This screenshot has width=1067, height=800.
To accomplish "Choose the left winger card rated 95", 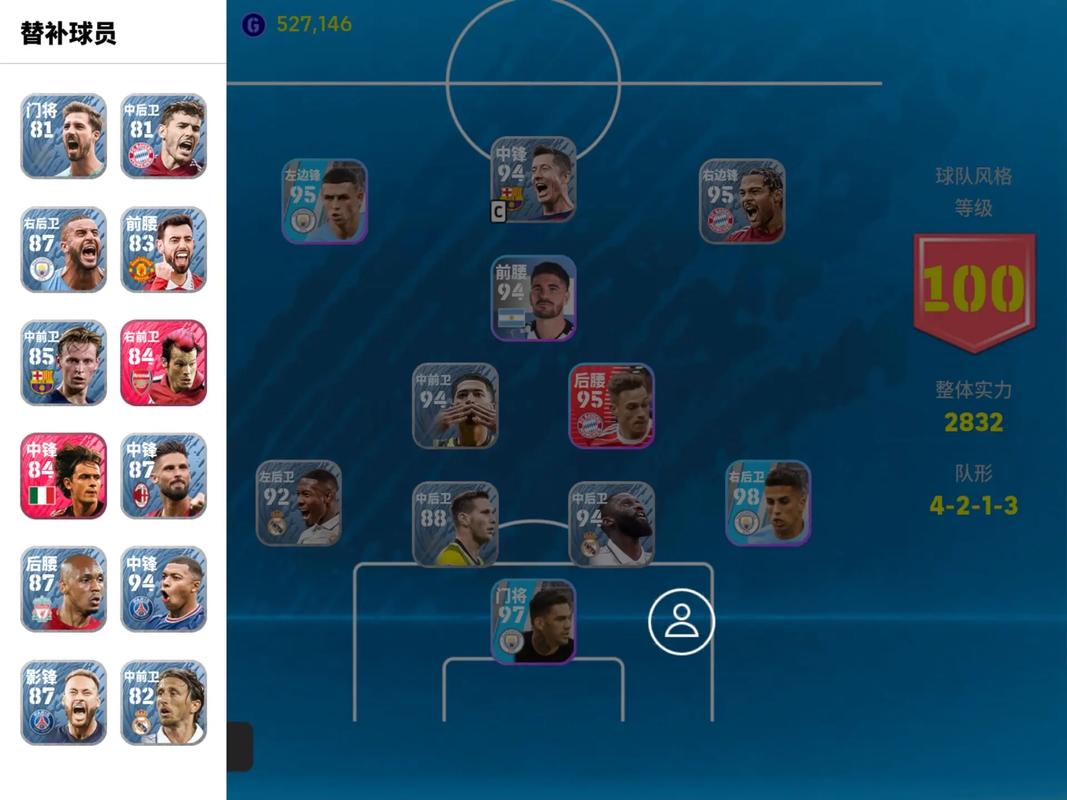I will click(324, 201).
